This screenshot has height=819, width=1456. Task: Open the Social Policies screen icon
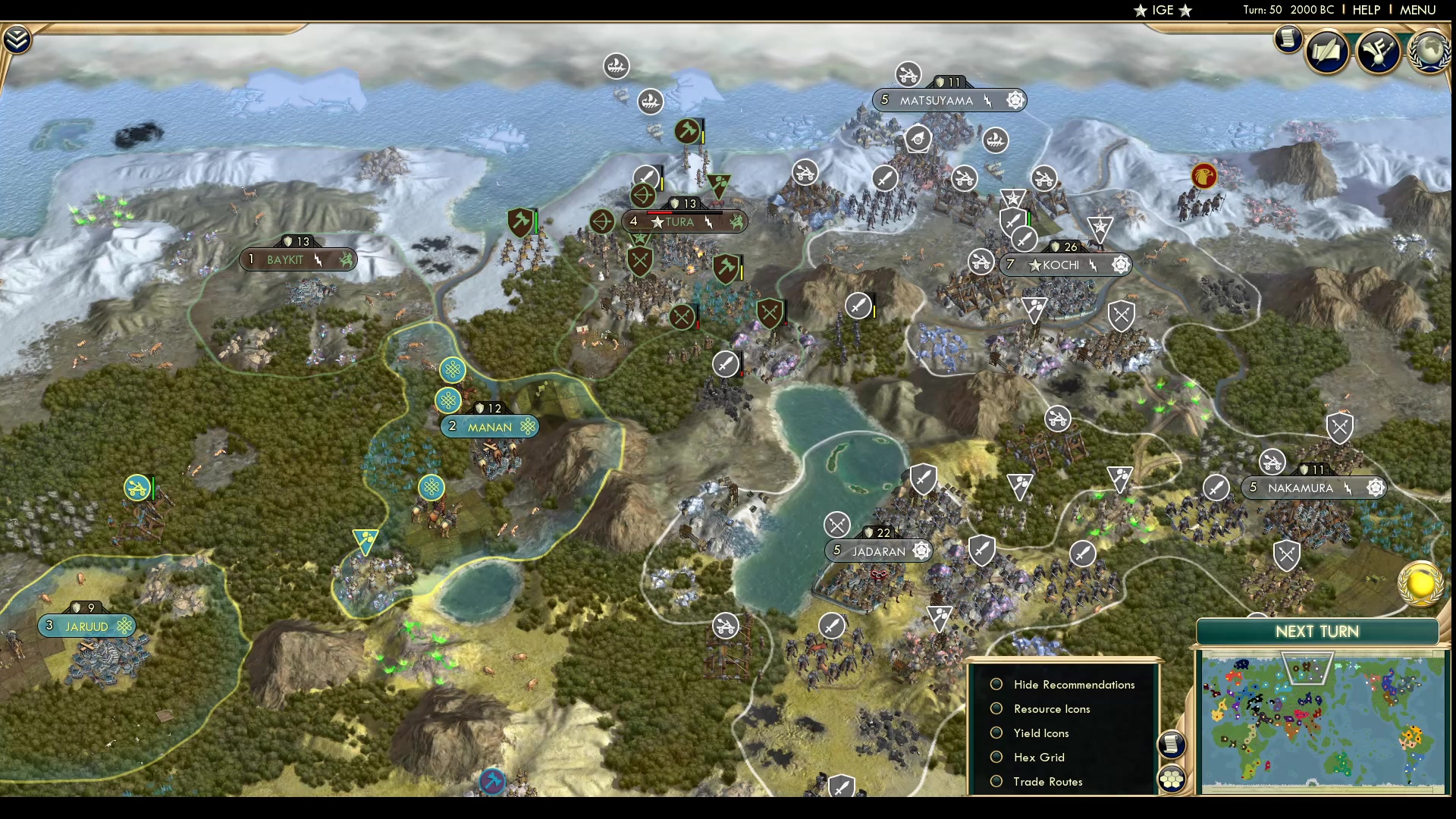(x=1329, y=51)
